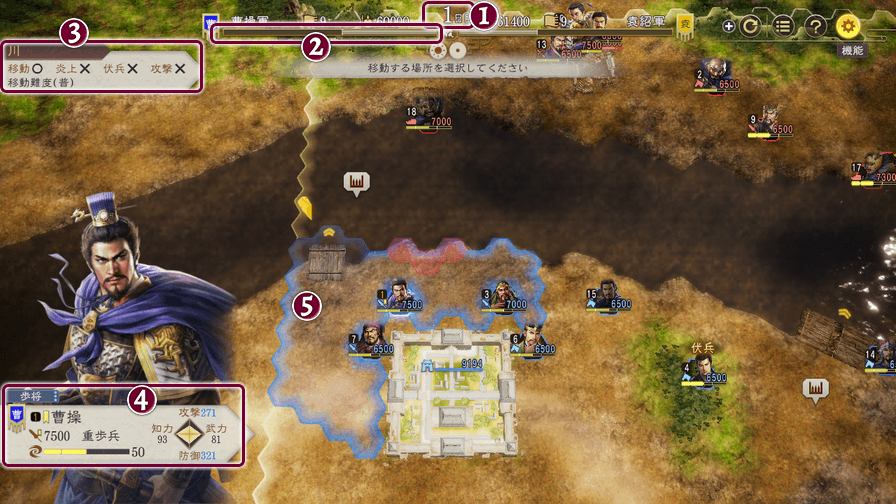Viewport: 896px width, 504px height.
Task: Click the small plus button
Action: pyautogui.click(x=728, y=27)
